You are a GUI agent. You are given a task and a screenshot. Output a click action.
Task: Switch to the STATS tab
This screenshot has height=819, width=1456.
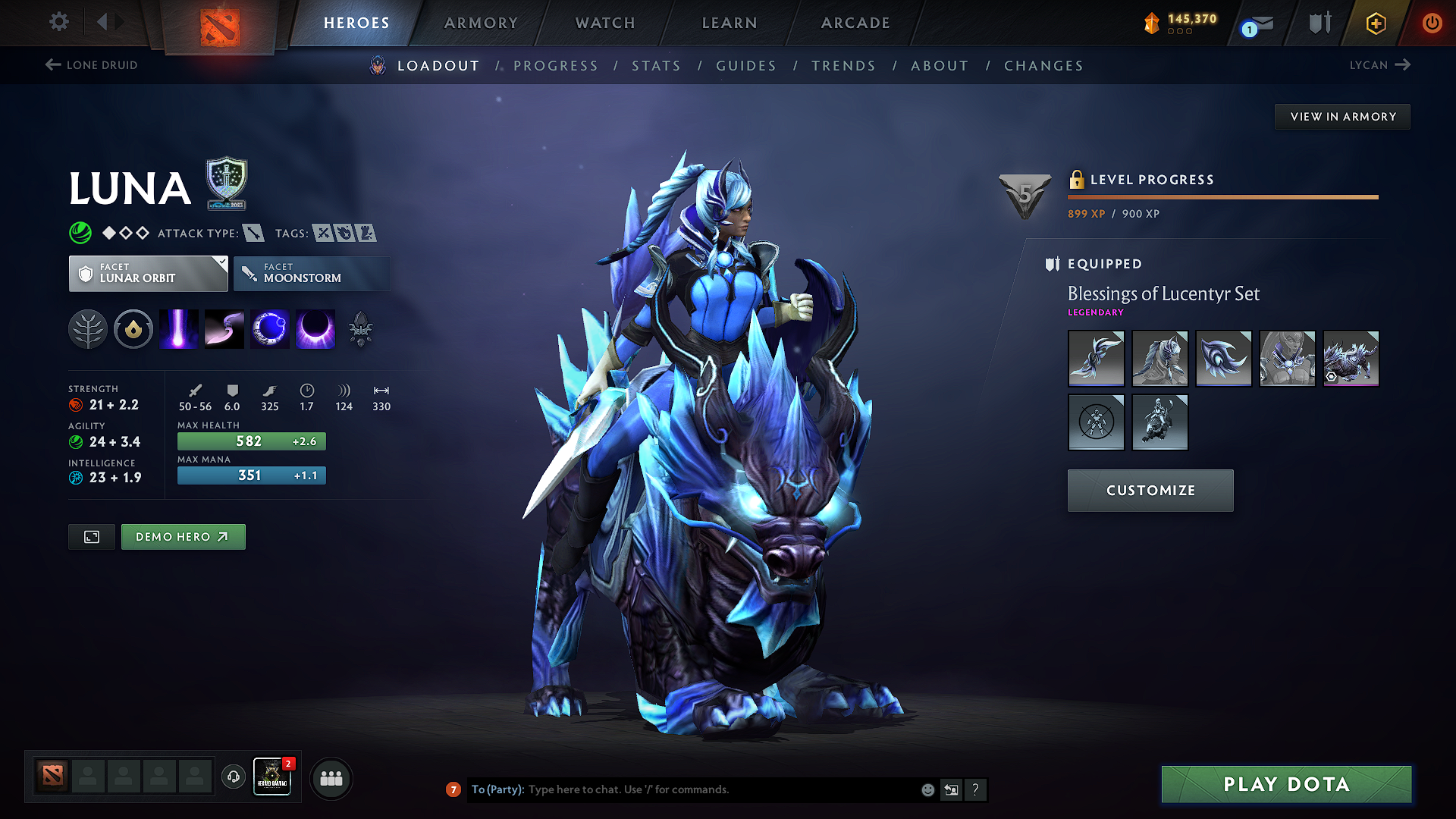tap(656, 66)
